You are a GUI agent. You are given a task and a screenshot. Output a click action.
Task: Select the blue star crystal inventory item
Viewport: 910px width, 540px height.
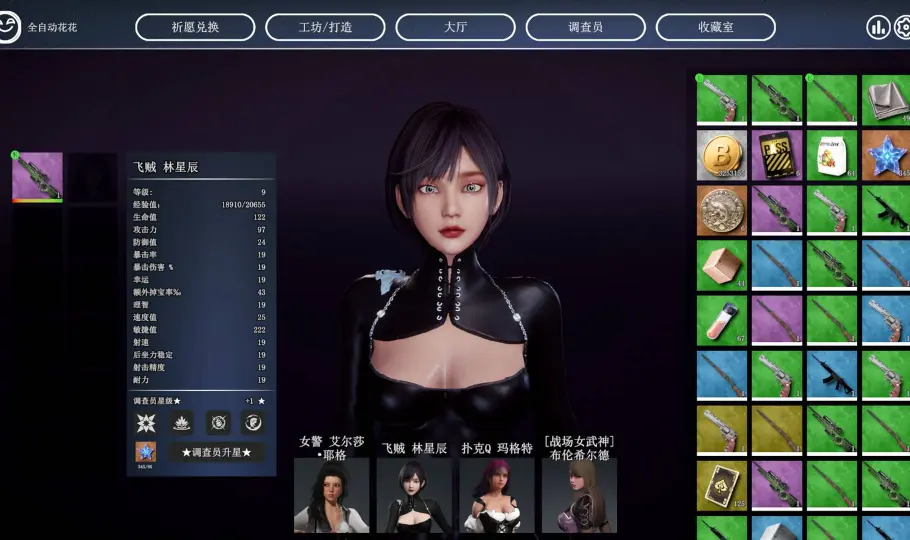pyautogui.click(x=886, y=155)
